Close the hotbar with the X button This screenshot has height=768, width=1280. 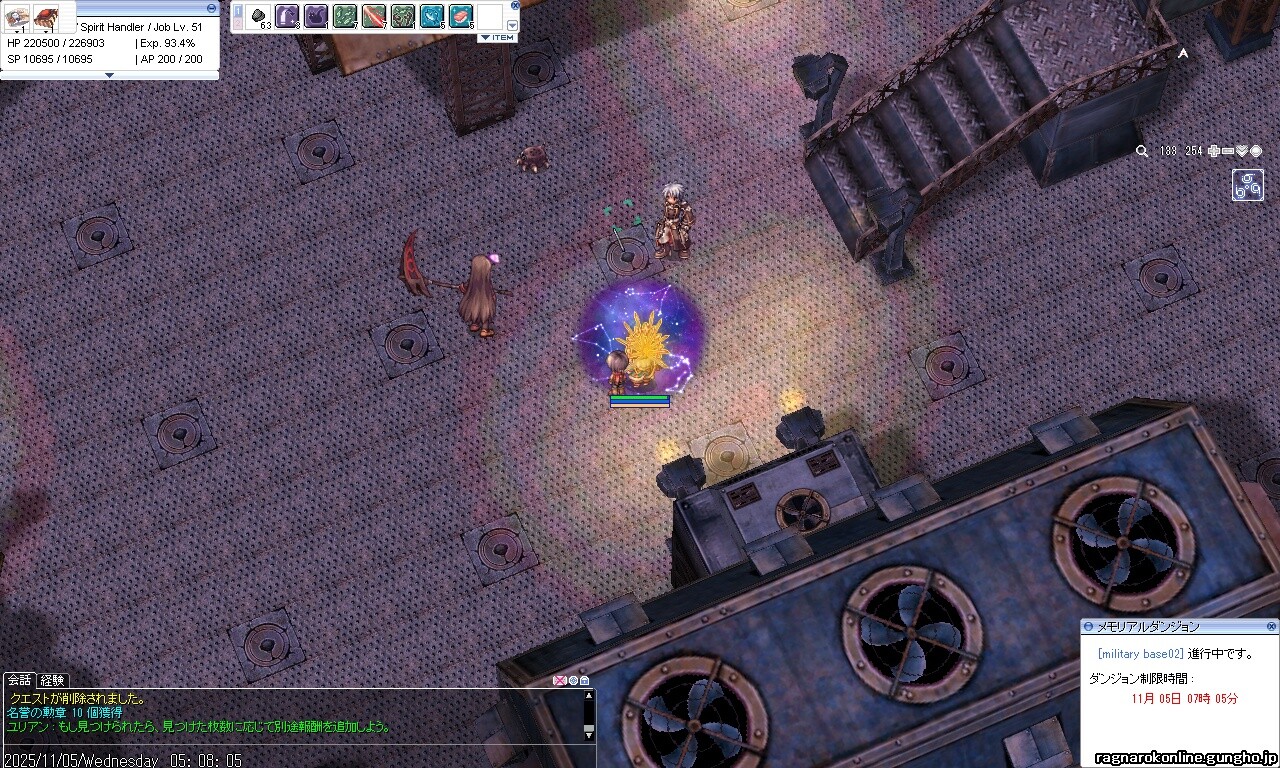tap(515, 5)
